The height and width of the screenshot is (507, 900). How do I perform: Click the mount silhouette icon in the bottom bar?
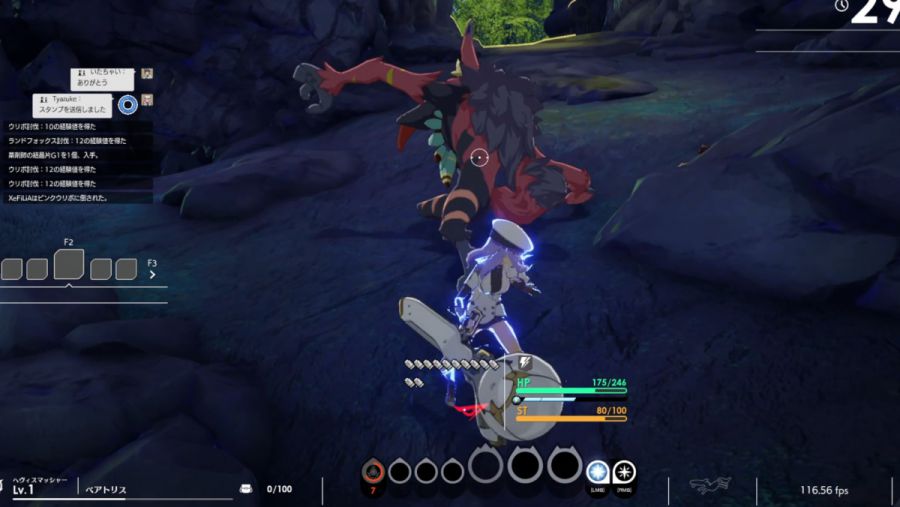pyautogui.click(x=711, y=487)
